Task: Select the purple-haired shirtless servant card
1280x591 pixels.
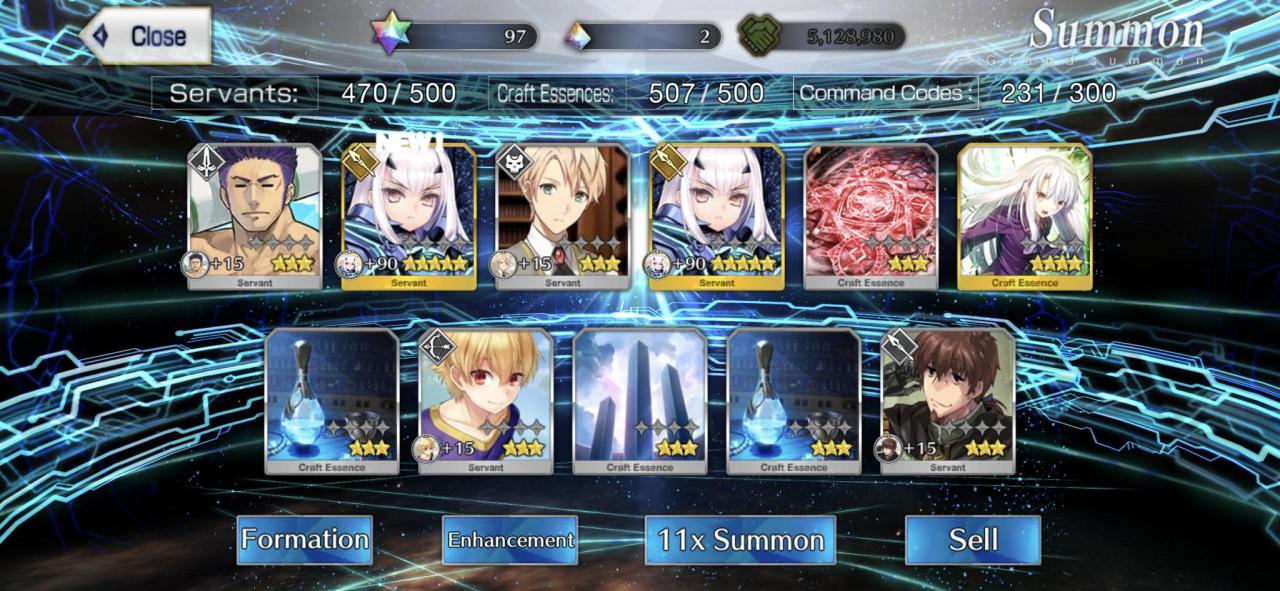Action: [x=255, y=216]
